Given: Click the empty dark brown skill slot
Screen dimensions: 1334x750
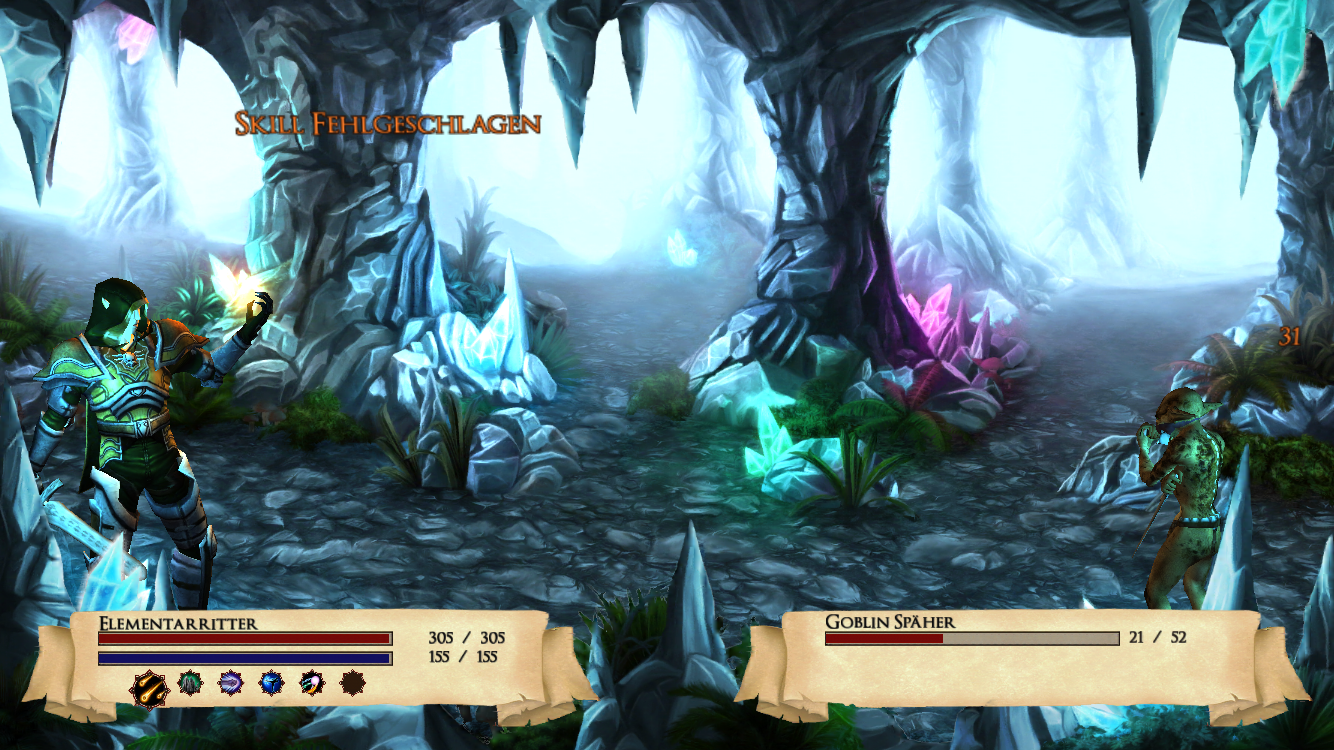Looking at the screenshot, I should (x=352, y=684).
